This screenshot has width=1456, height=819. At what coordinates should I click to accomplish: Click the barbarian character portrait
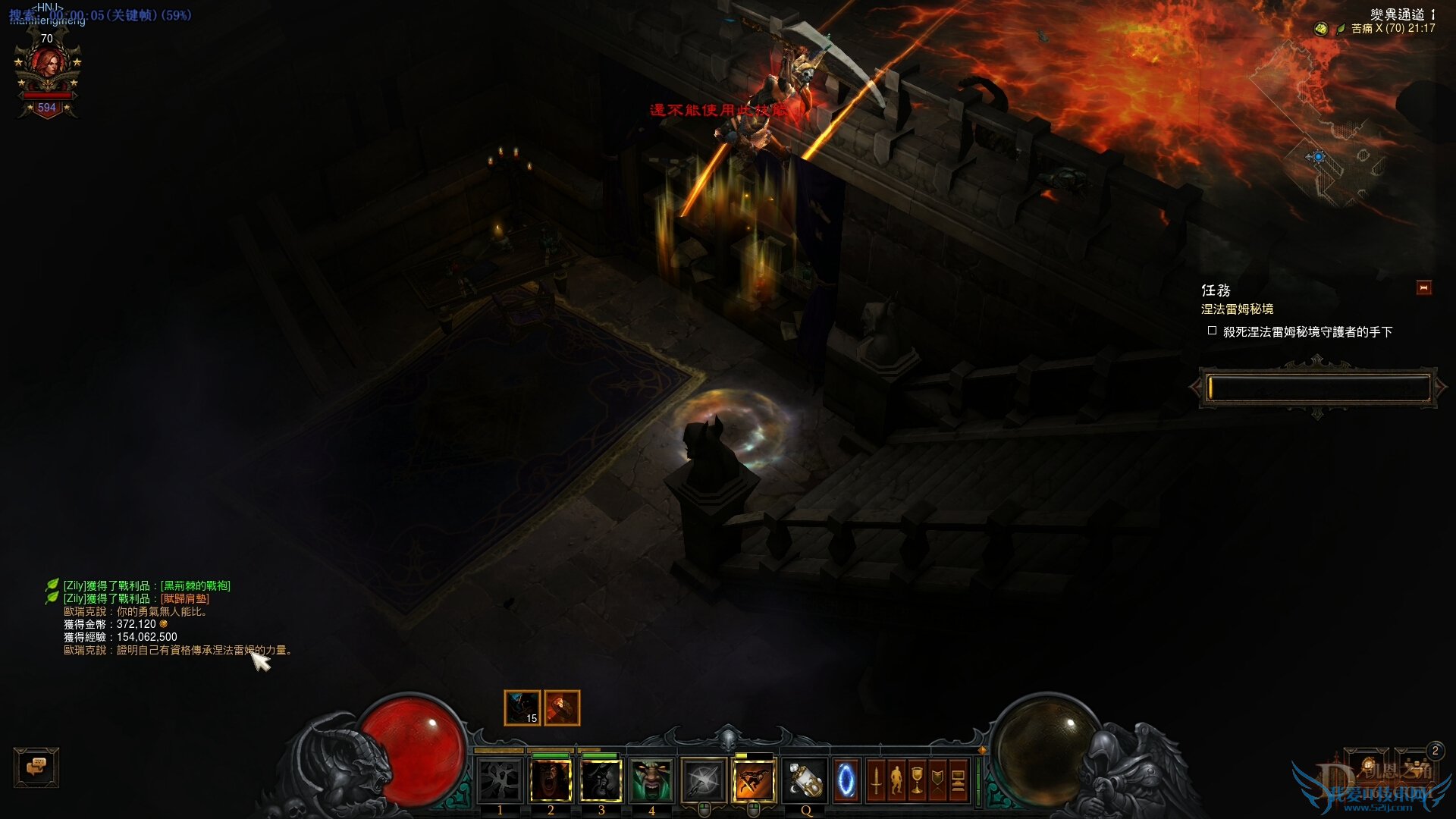pyautogui.click(x=47, y=69)
